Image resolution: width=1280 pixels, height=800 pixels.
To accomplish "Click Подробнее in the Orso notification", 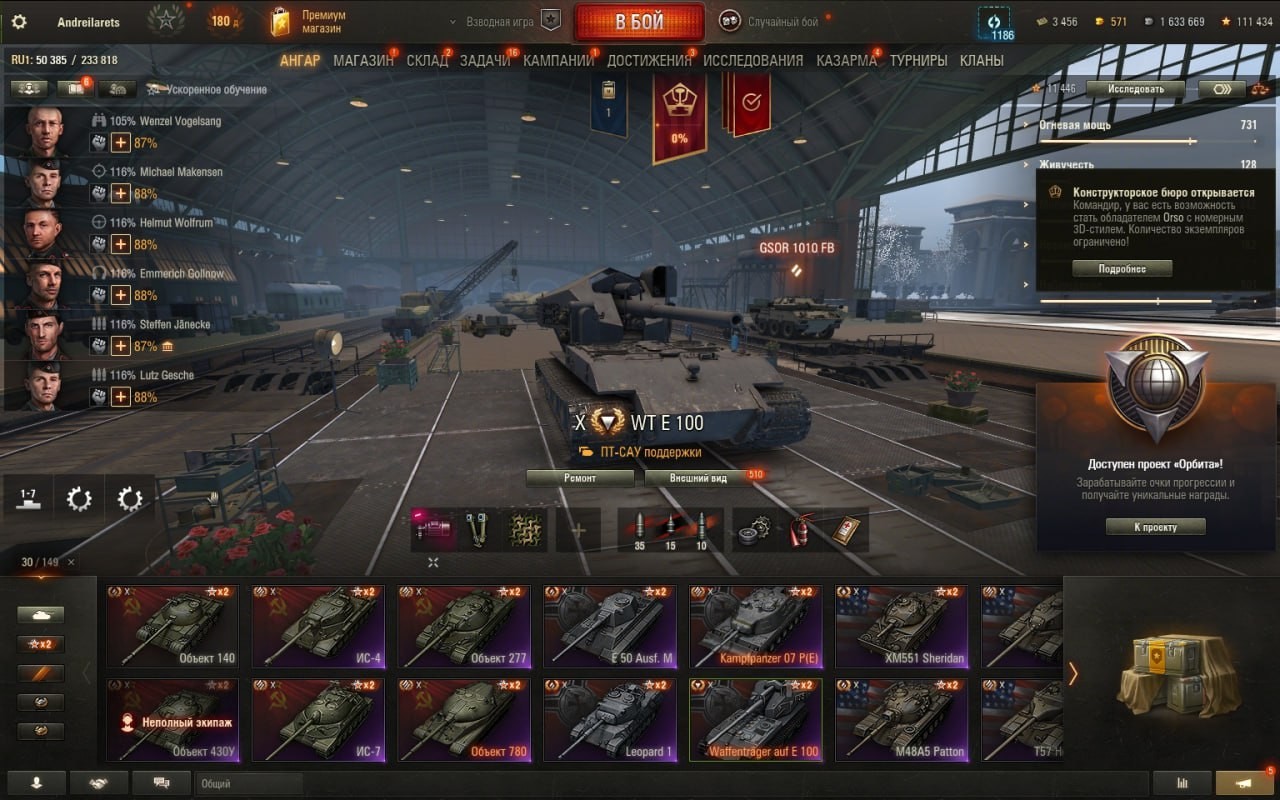I will click(x=1122, y=268).
